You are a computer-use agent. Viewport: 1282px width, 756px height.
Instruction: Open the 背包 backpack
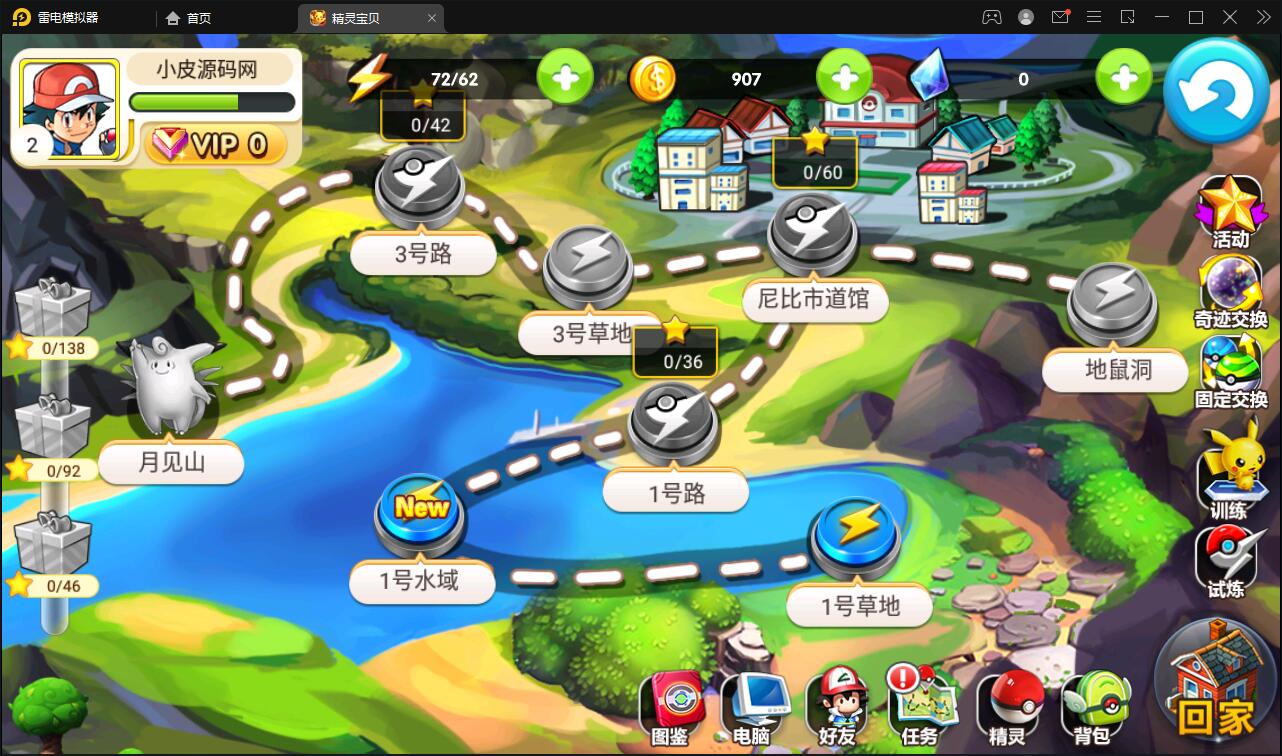(1093, 708)
